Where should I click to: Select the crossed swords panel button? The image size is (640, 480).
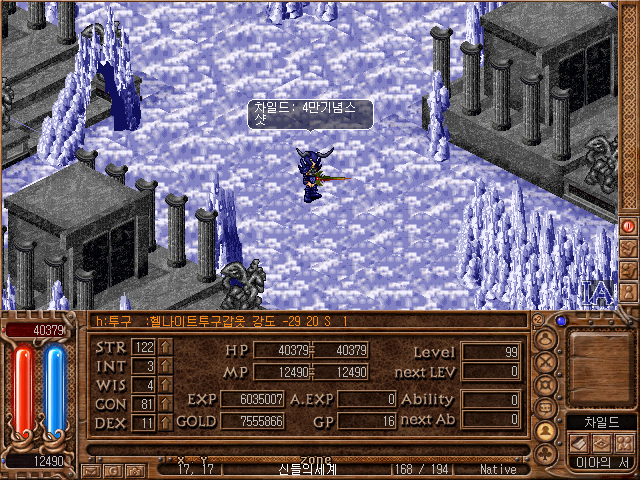[x=546, y=362]
